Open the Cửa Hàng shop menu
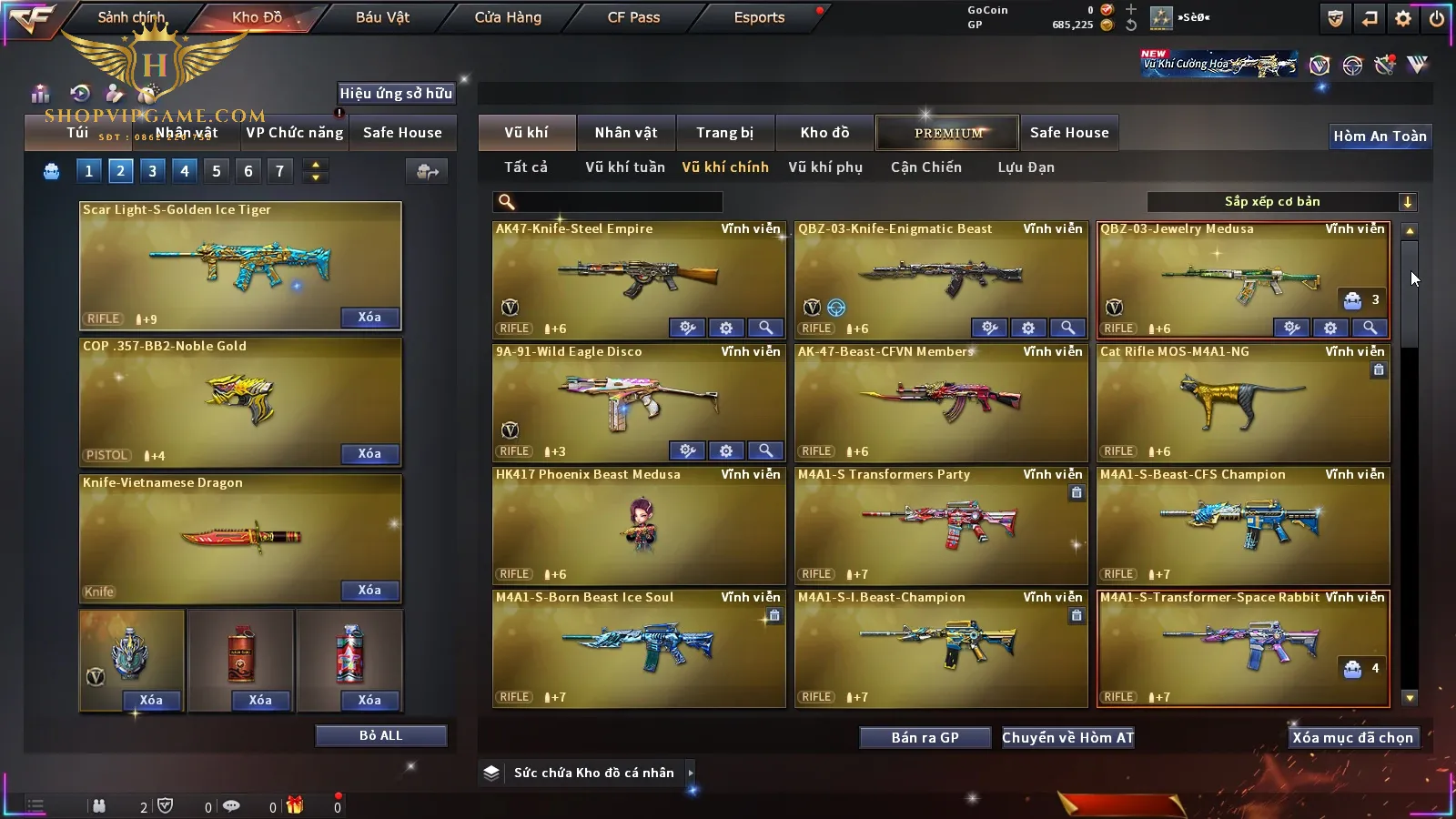The width and height of the screenshot is (1456, 819). [x=508, y=17]
